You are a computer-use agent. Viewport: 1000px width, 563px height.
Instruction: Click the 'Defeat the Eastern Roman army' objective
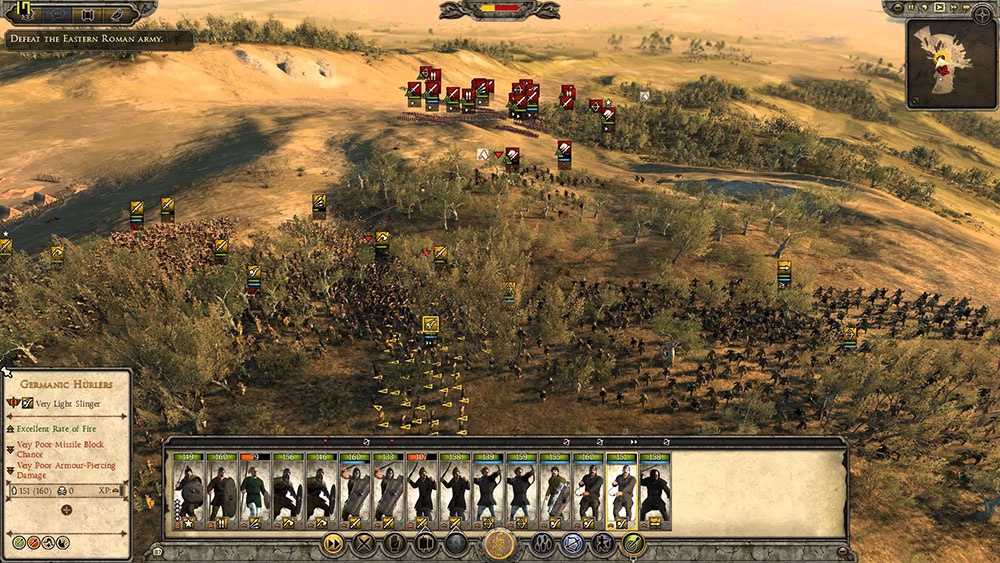coord(98,40)
